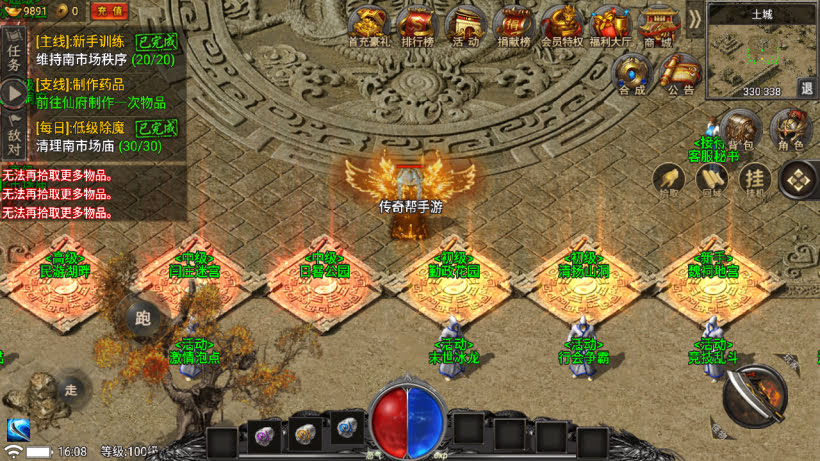
Task: Open the 合成 synthesis icon
Action: pyautogui.click(x=632, y=73)
